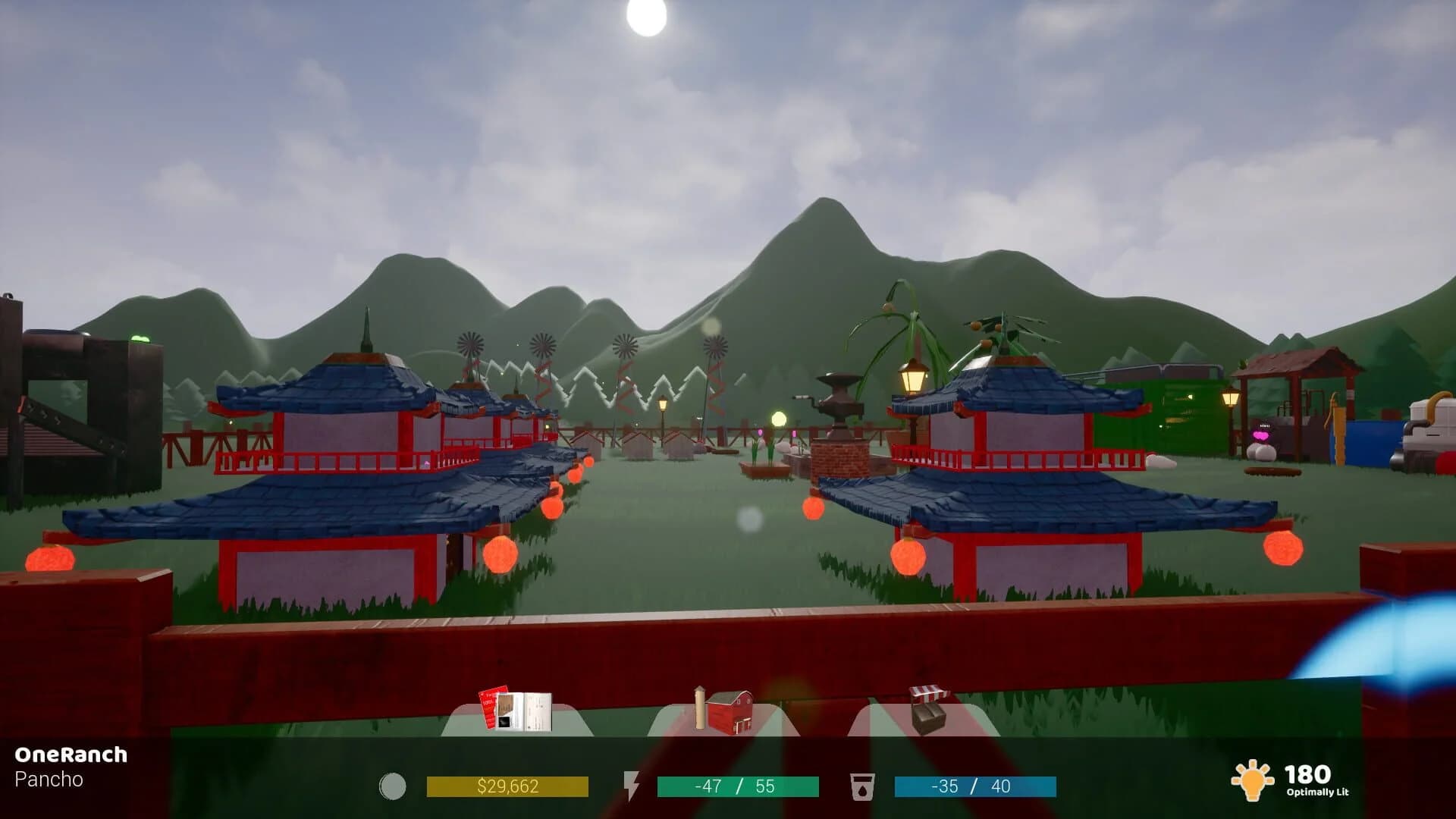Click the moon phase circle indicator
Viewport: 1456px width, 819px height.
[x=393, y=786]
